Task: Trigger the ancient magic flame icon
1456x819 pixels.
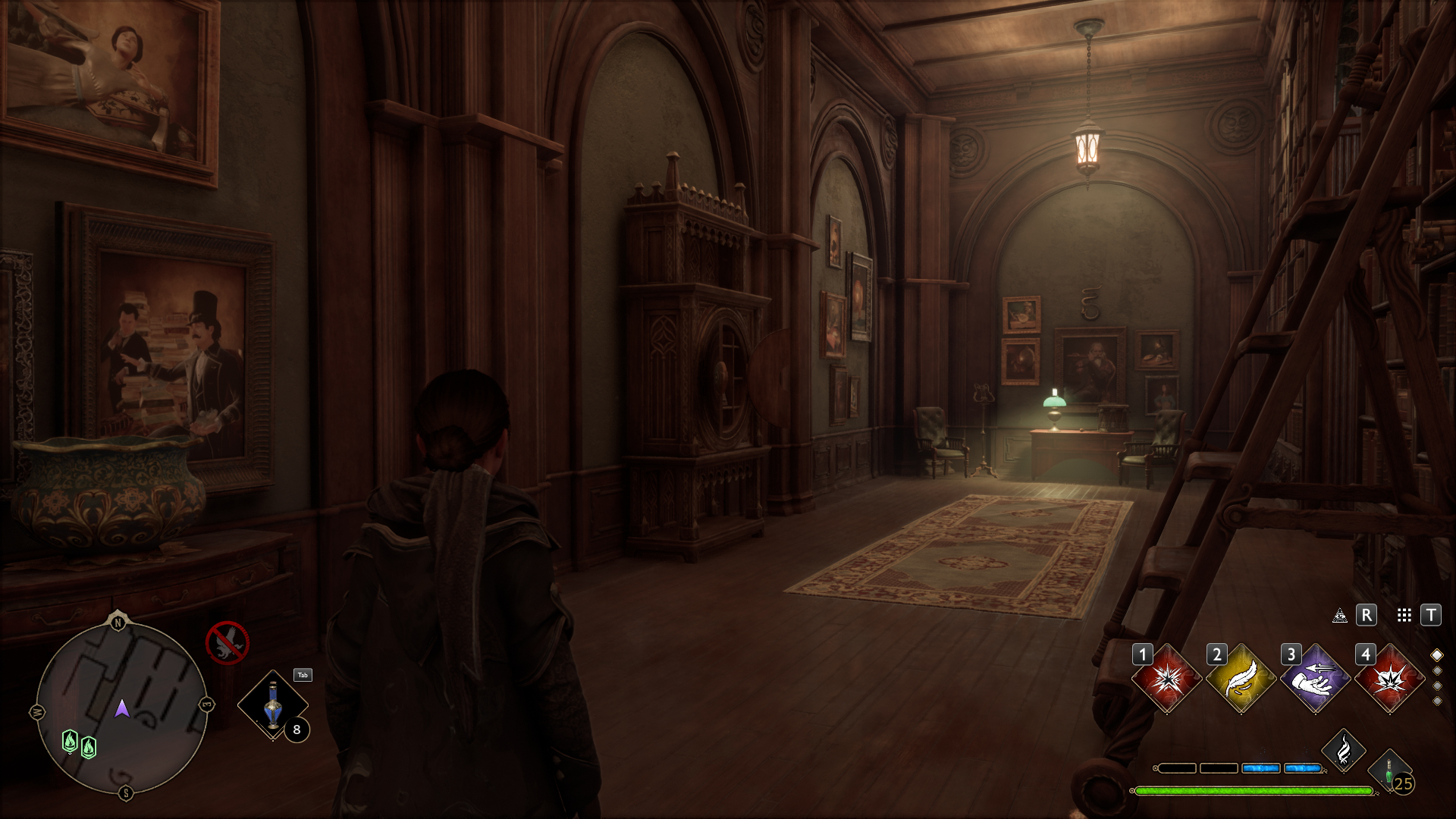Action: pos(1344,751)
